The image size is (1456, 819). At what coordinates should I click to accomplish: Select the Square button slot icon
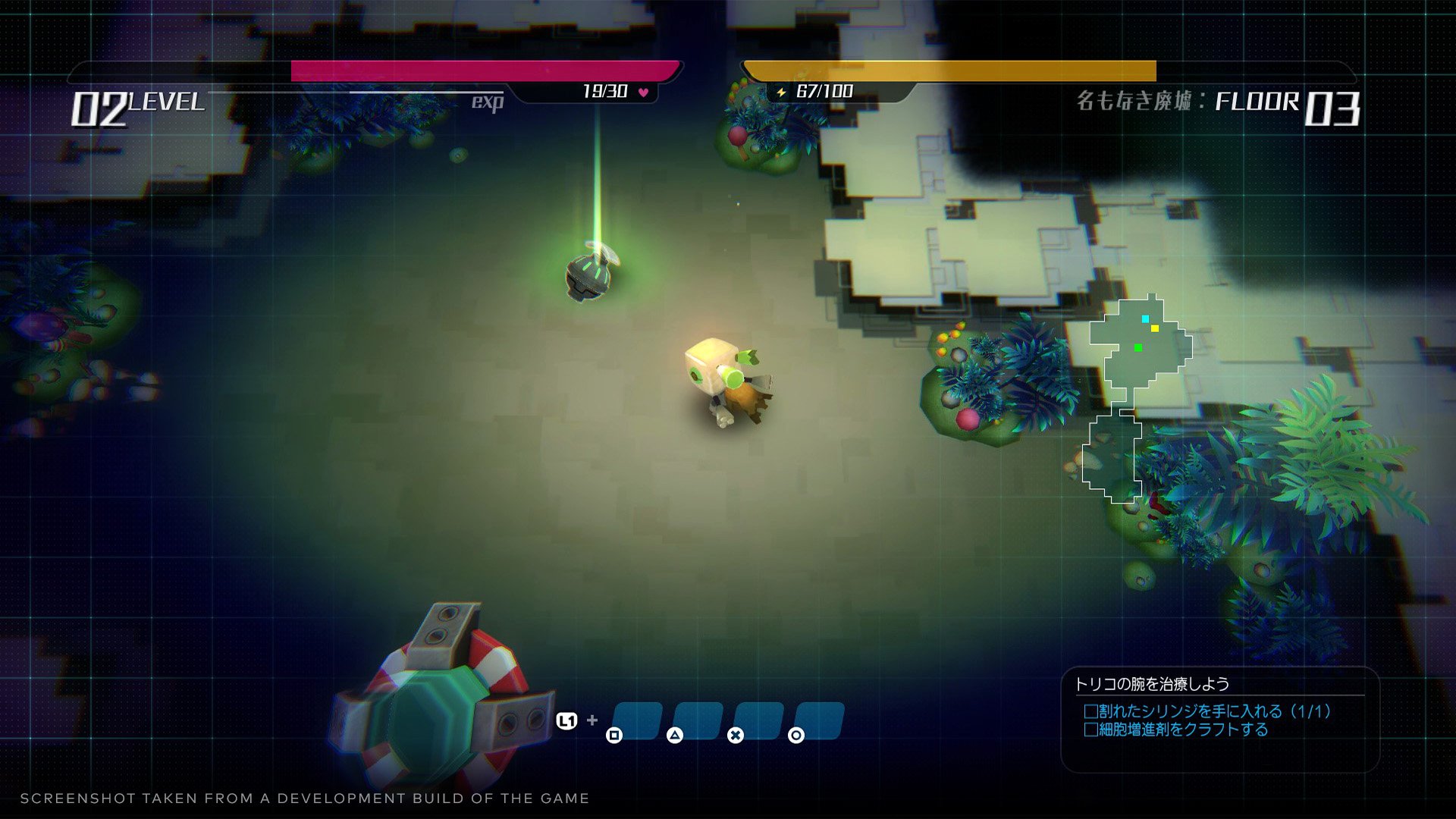click(615, 736)
